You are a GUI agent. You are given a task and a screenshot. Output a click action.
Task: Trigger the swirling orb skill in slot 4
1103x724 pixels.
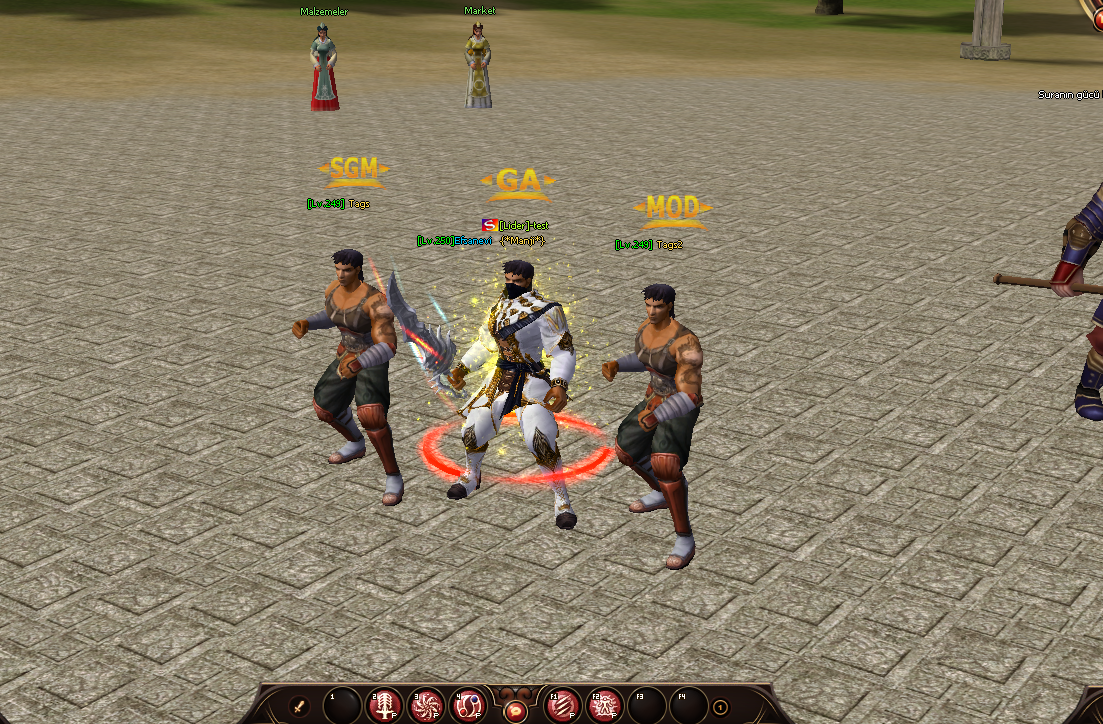[471, 706]
